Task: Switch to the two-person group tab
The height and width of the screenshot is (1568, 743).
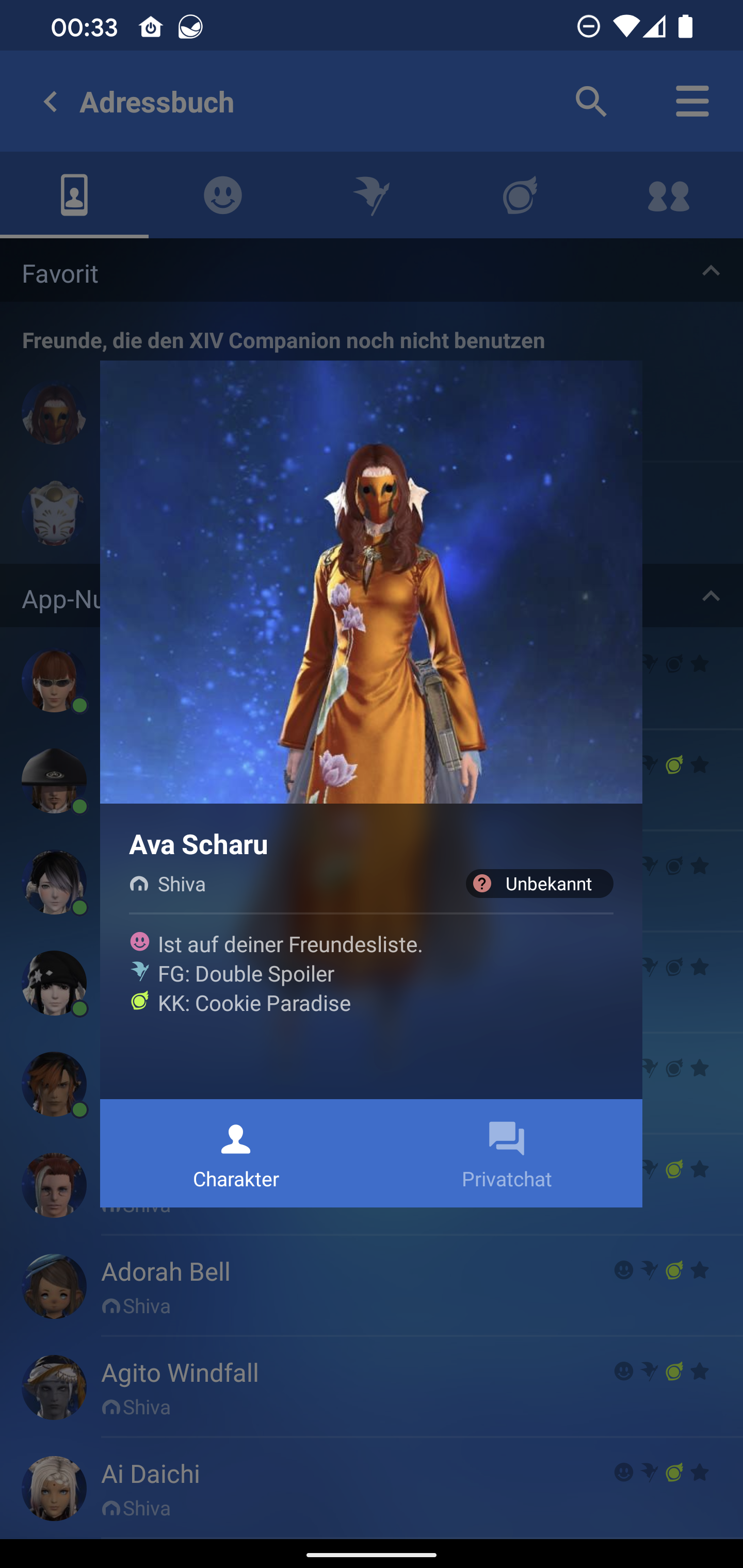Action: 668,195
